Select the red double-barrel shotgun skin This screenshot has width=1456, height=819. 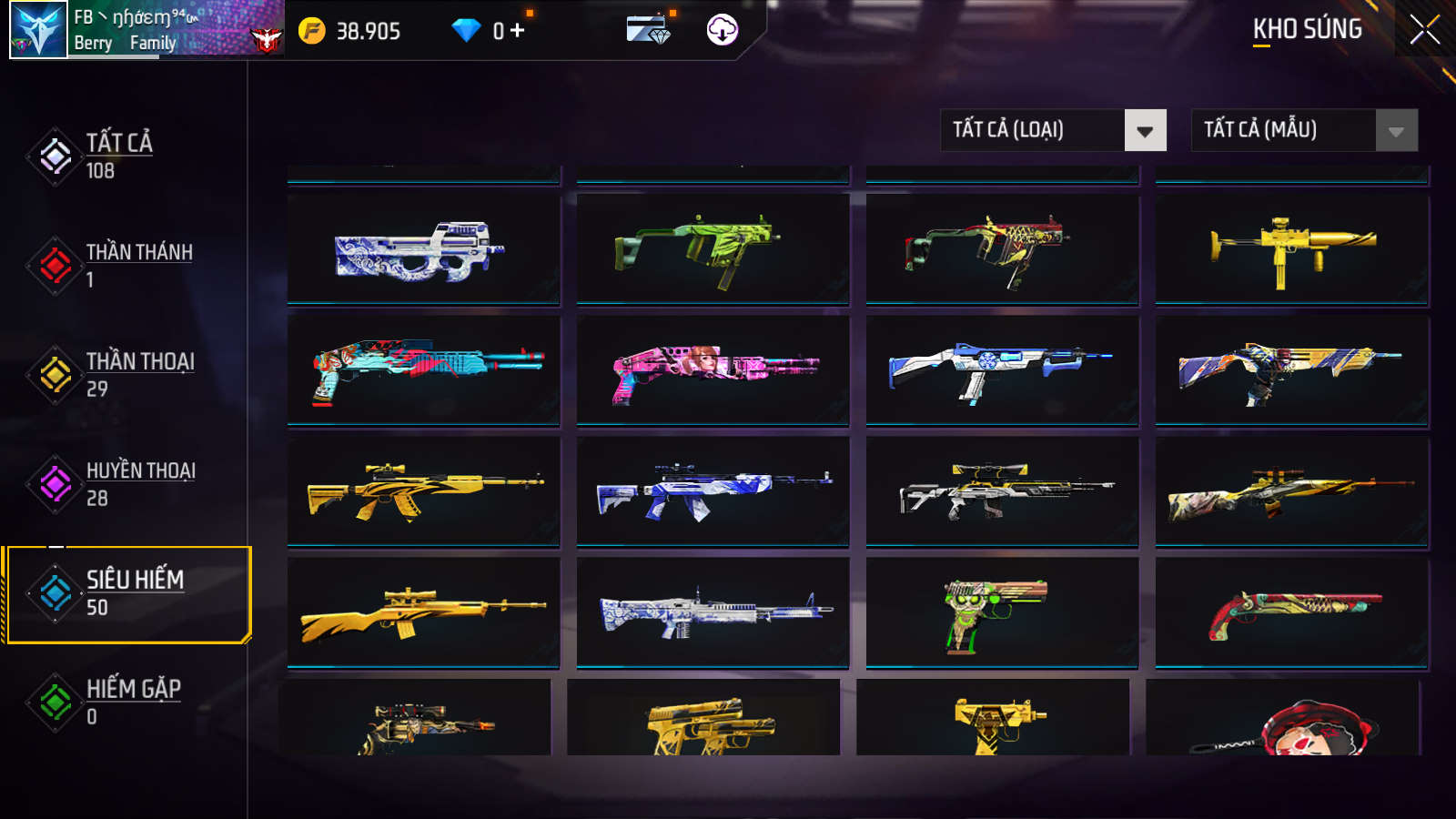click(1291, 613)
